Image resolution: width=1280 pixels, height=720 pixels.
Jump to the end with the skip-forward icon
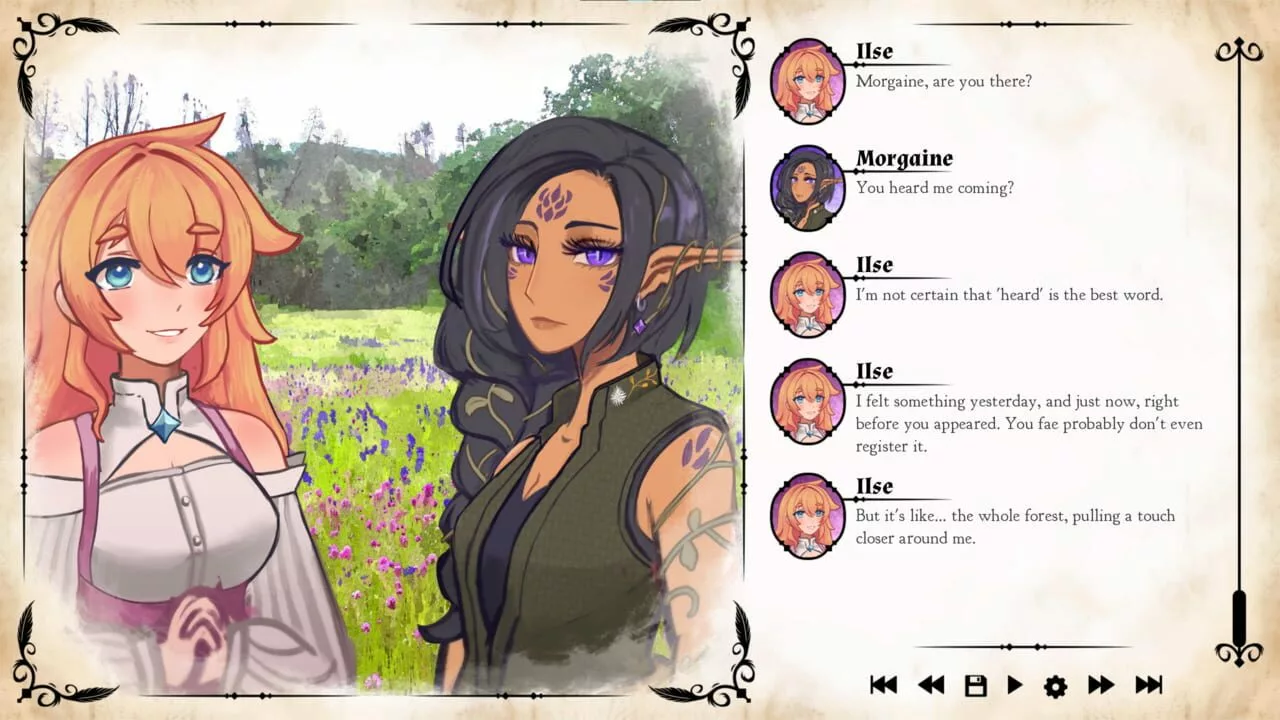coord(1148,685)
